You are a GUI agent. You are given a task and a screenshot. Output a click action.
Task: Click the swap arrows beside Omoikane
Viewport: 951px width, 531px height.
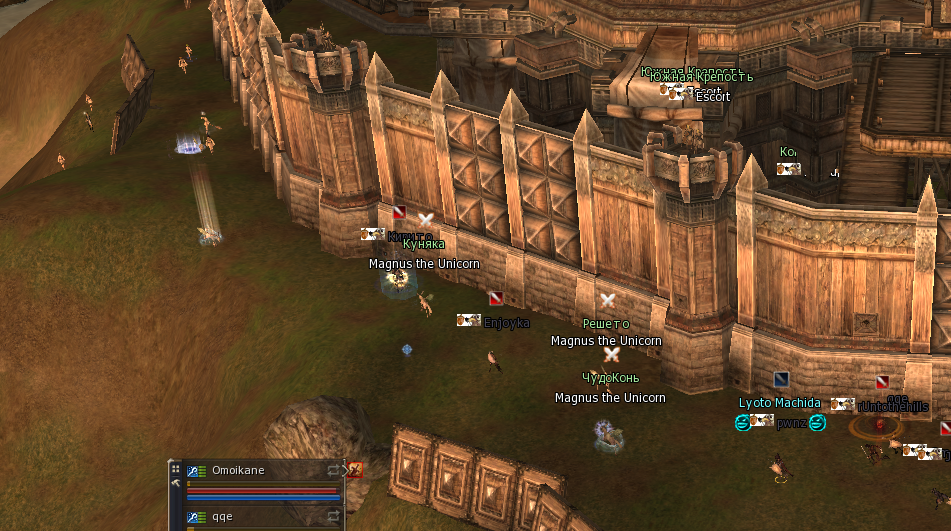click(334, 470)
